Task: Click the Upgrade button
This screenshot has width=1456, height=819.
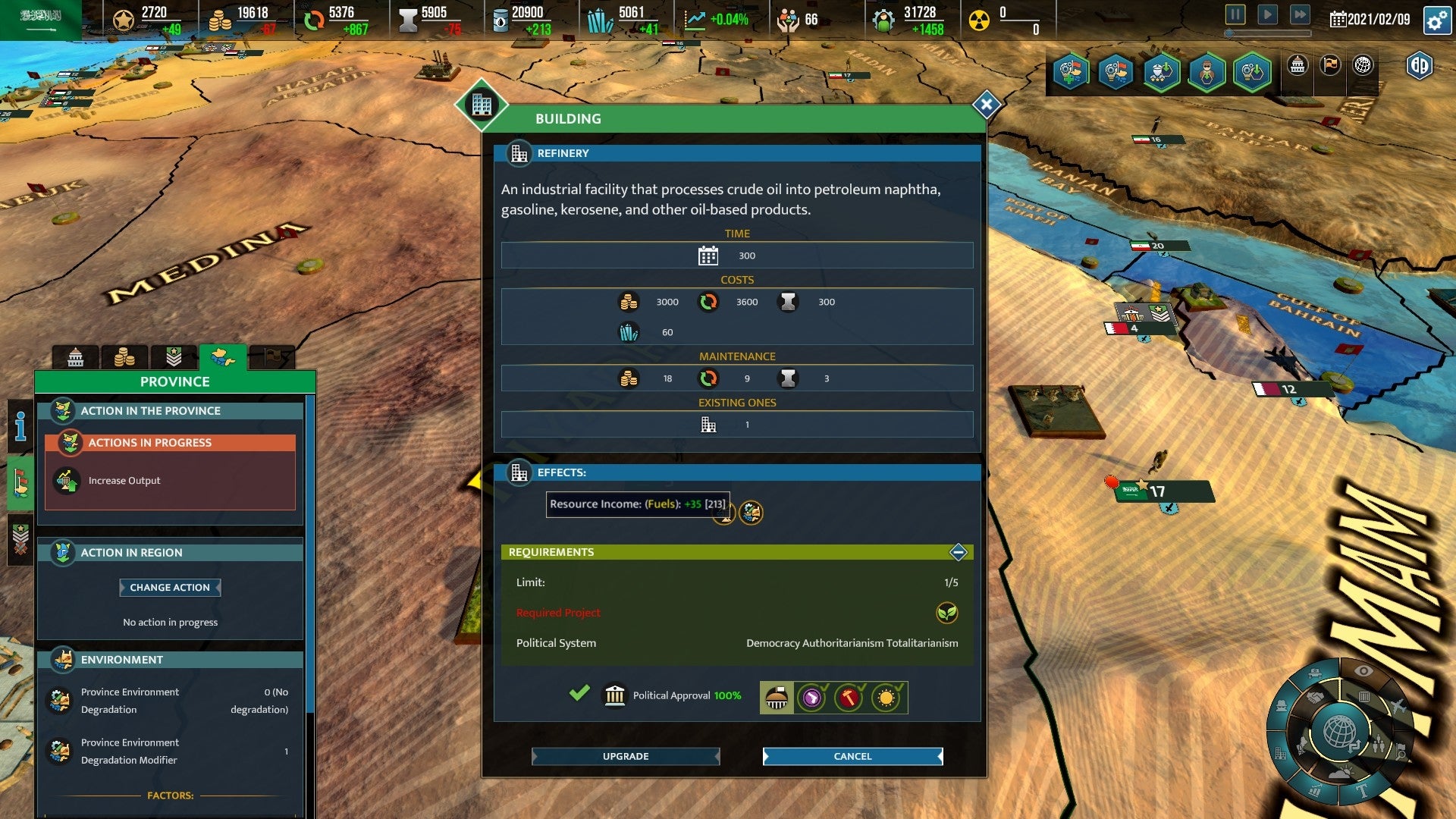Action: 625,756
